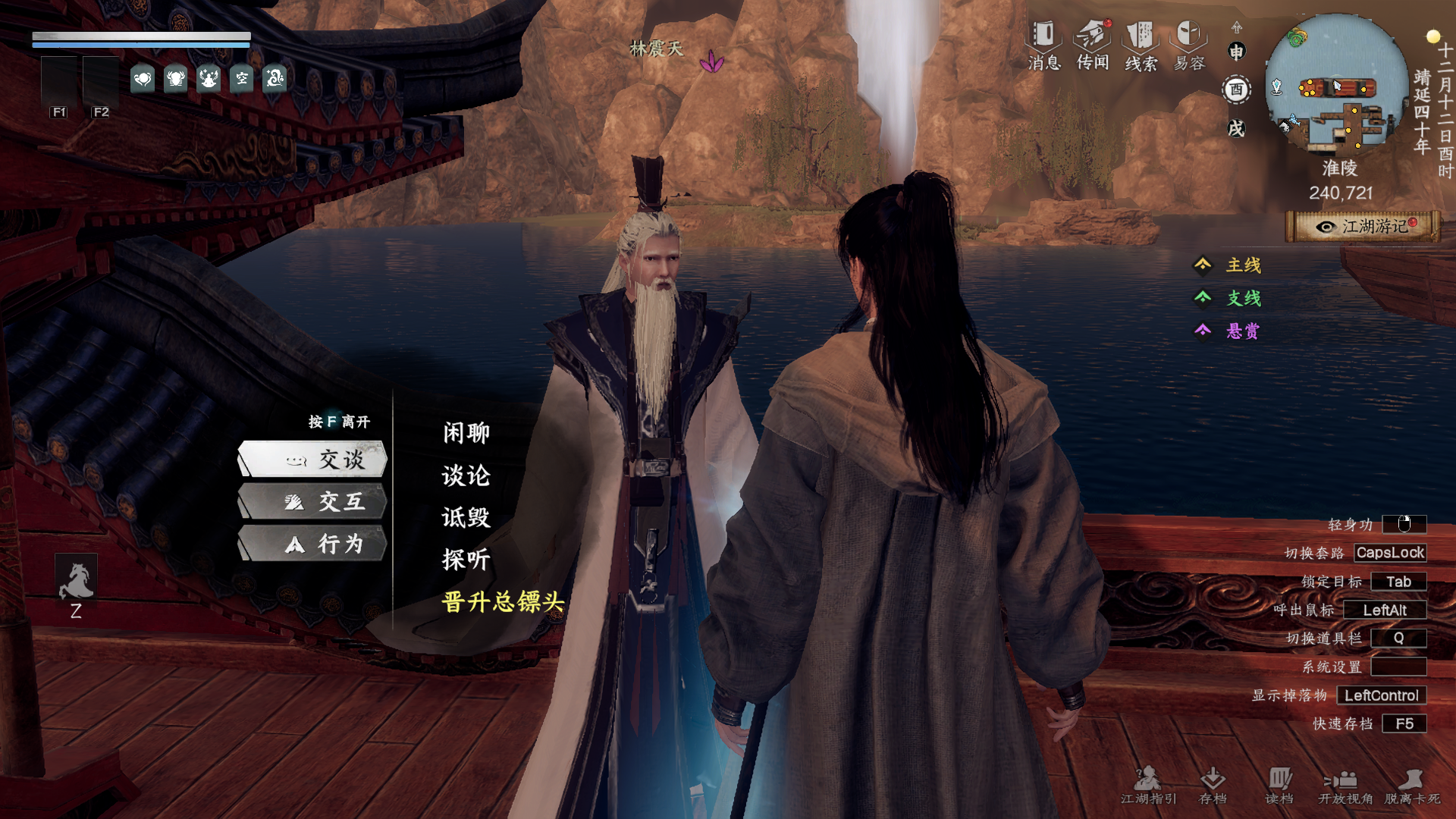The image size is (1456, 819).
Task: Click the 存档 save game icon
Action: coord(1213,785)
